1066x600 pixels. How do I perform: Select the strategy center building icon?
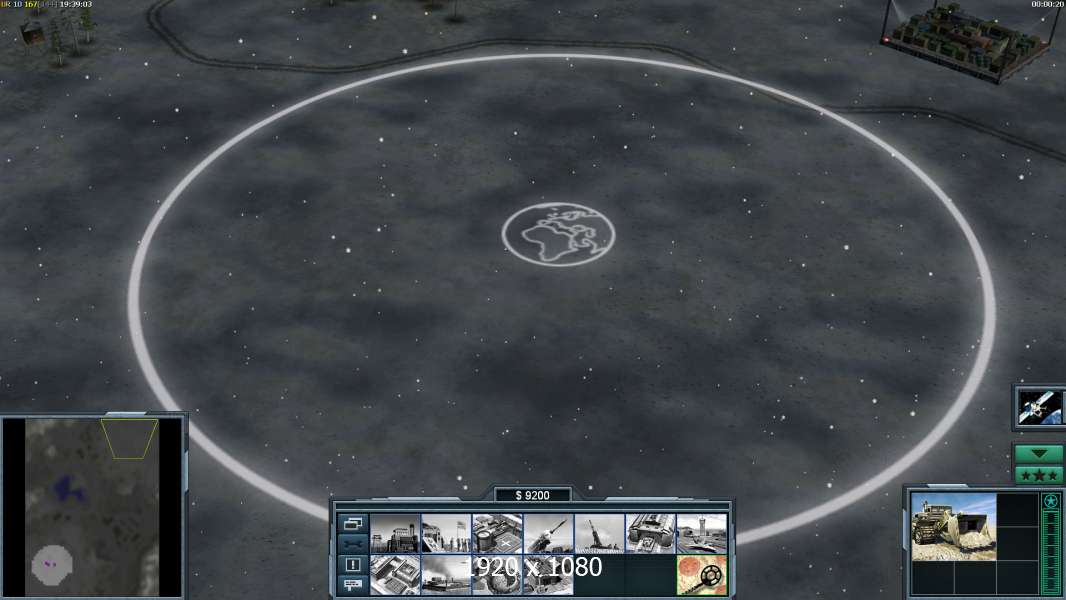395,575
